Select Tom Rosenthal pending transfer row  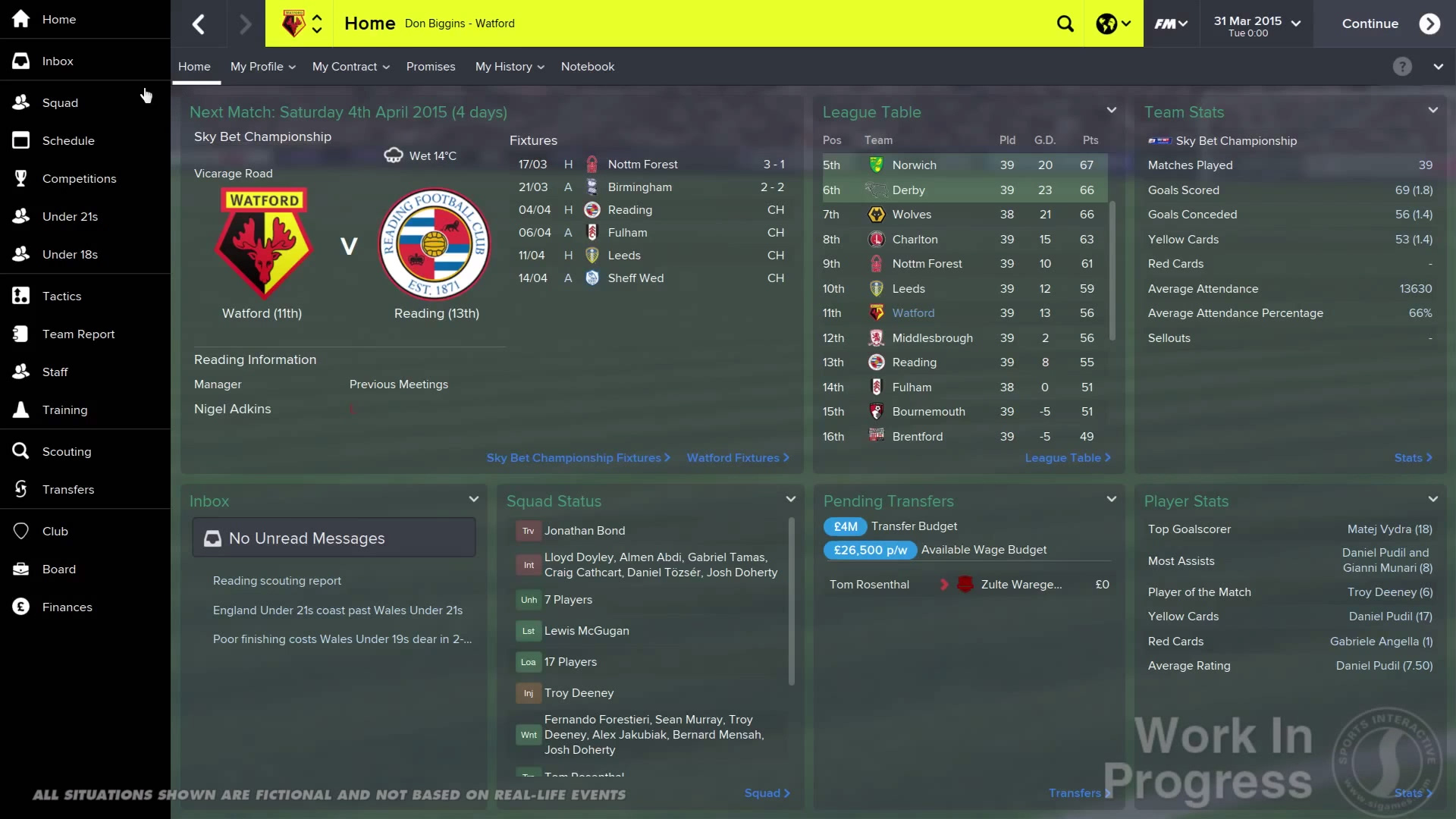coord(869,585)
